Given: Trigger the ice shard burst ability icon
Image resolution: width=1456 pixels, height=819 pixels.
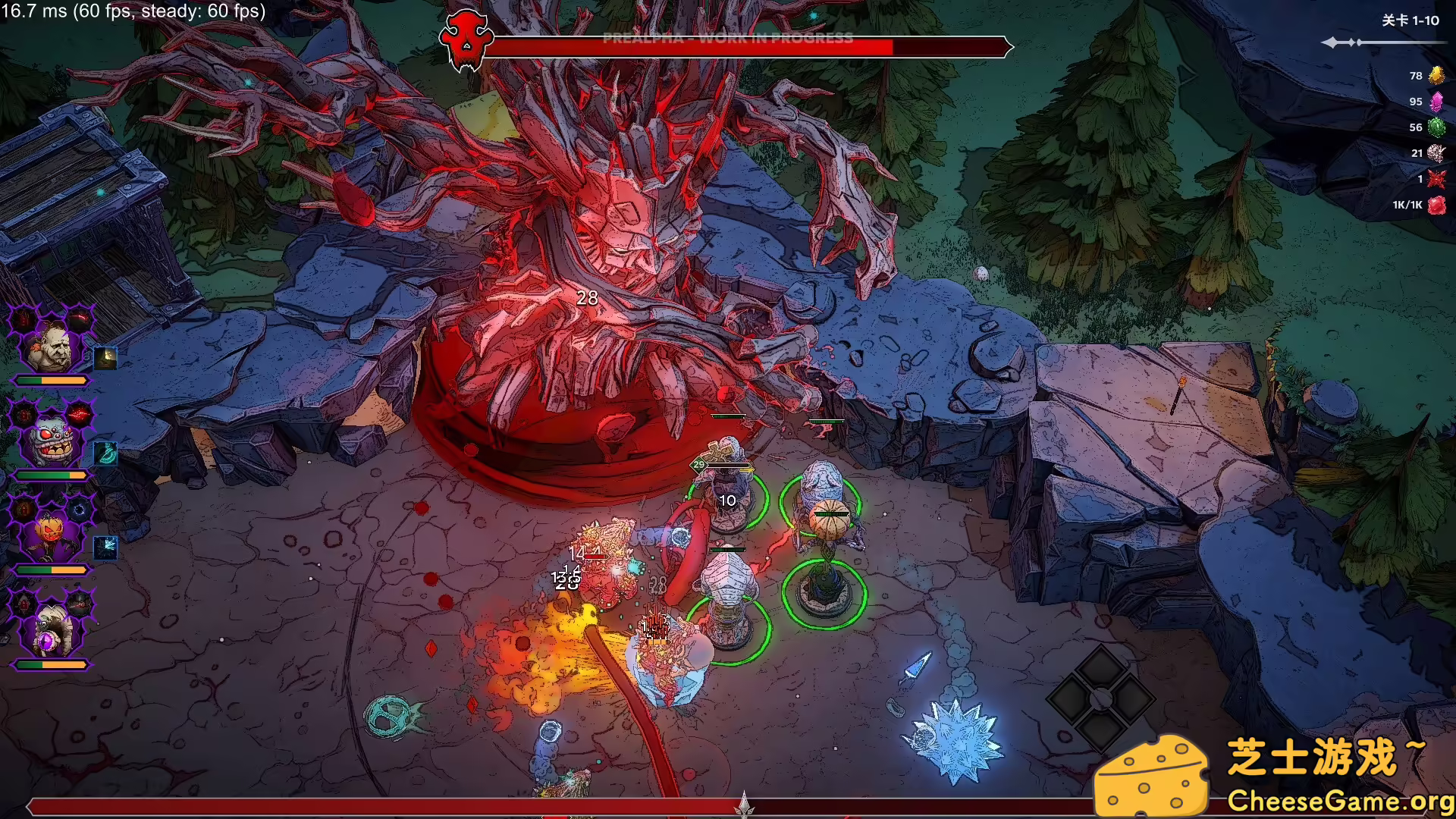Looking at the screenshot, I should [105, 547].
